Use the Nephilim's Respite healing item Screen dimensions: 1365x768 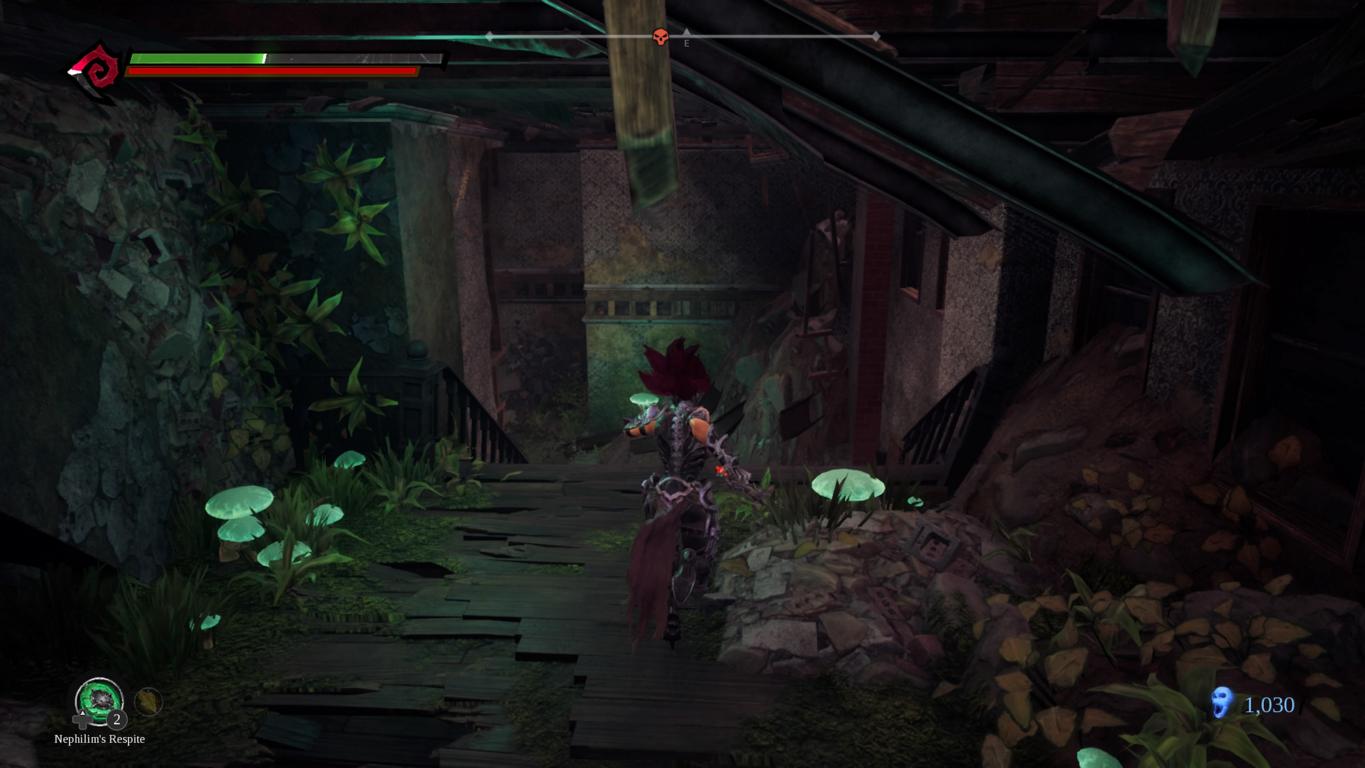pos(99,699)
